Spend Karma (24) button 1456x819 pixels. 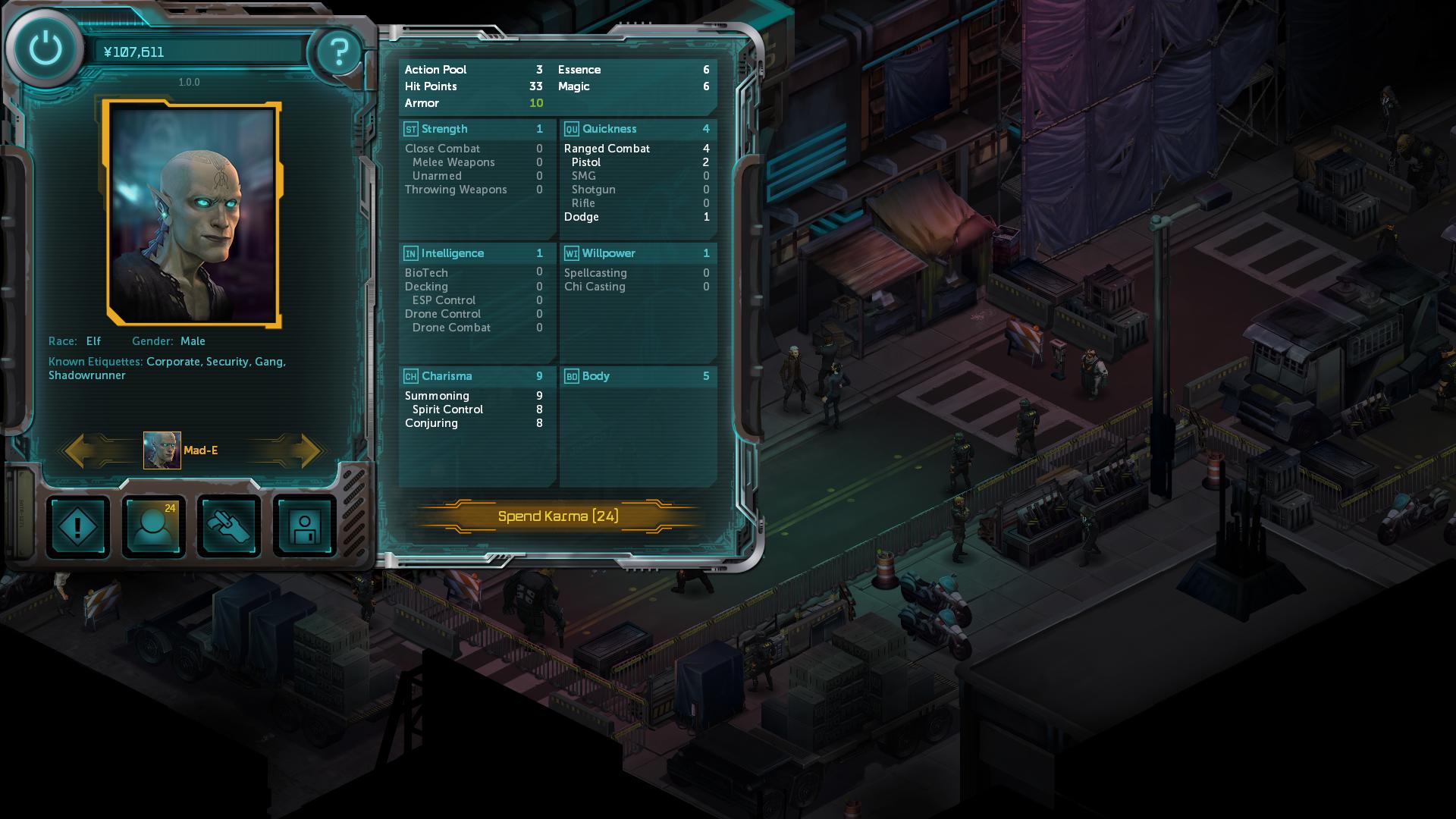point(558,516)
